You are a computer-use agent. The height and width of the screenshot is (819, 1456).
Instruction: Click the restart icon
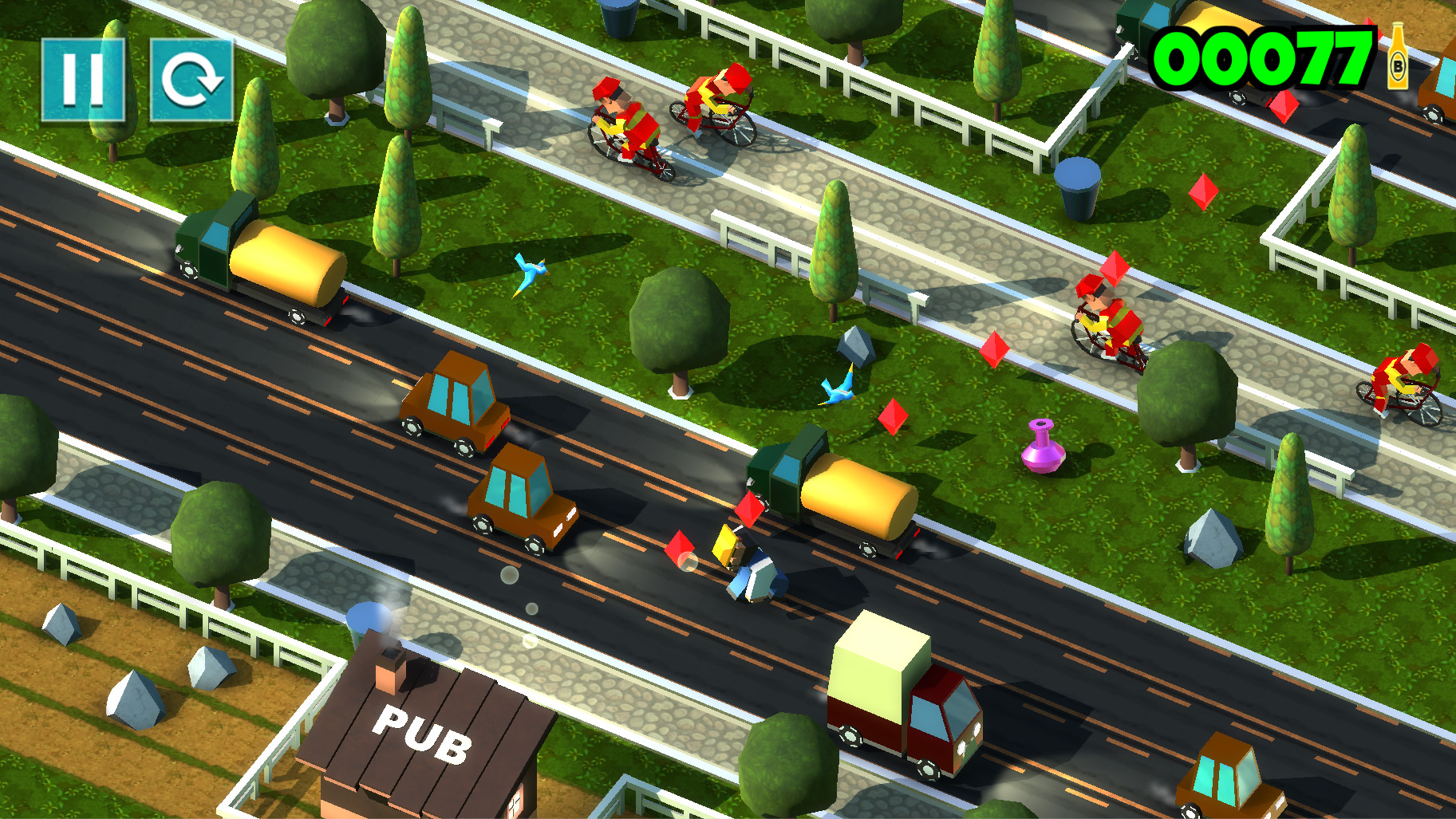[190, 78]
